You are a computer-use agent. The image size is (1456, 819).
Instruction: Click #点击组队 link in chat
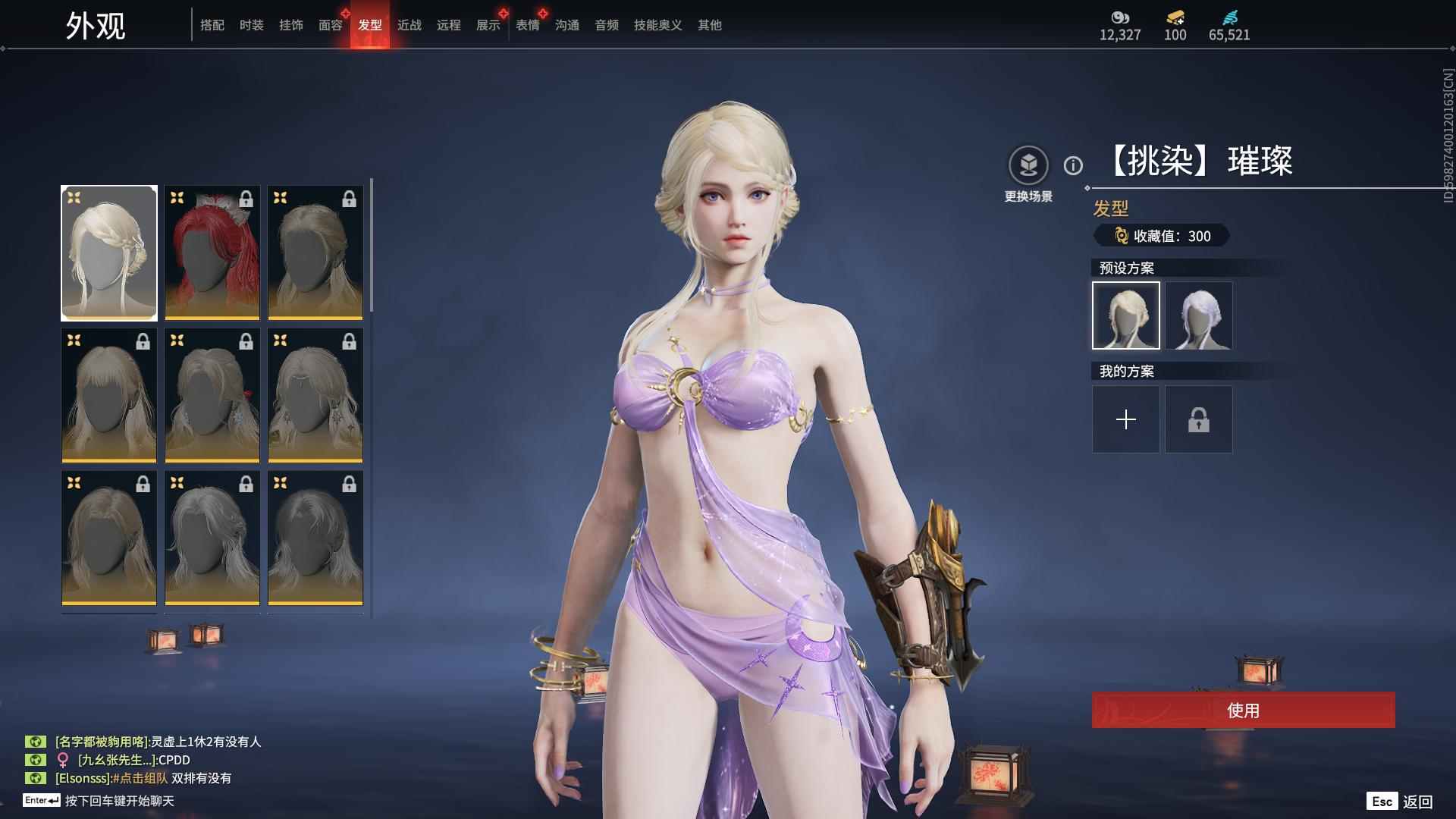click(x=140, y=778)
